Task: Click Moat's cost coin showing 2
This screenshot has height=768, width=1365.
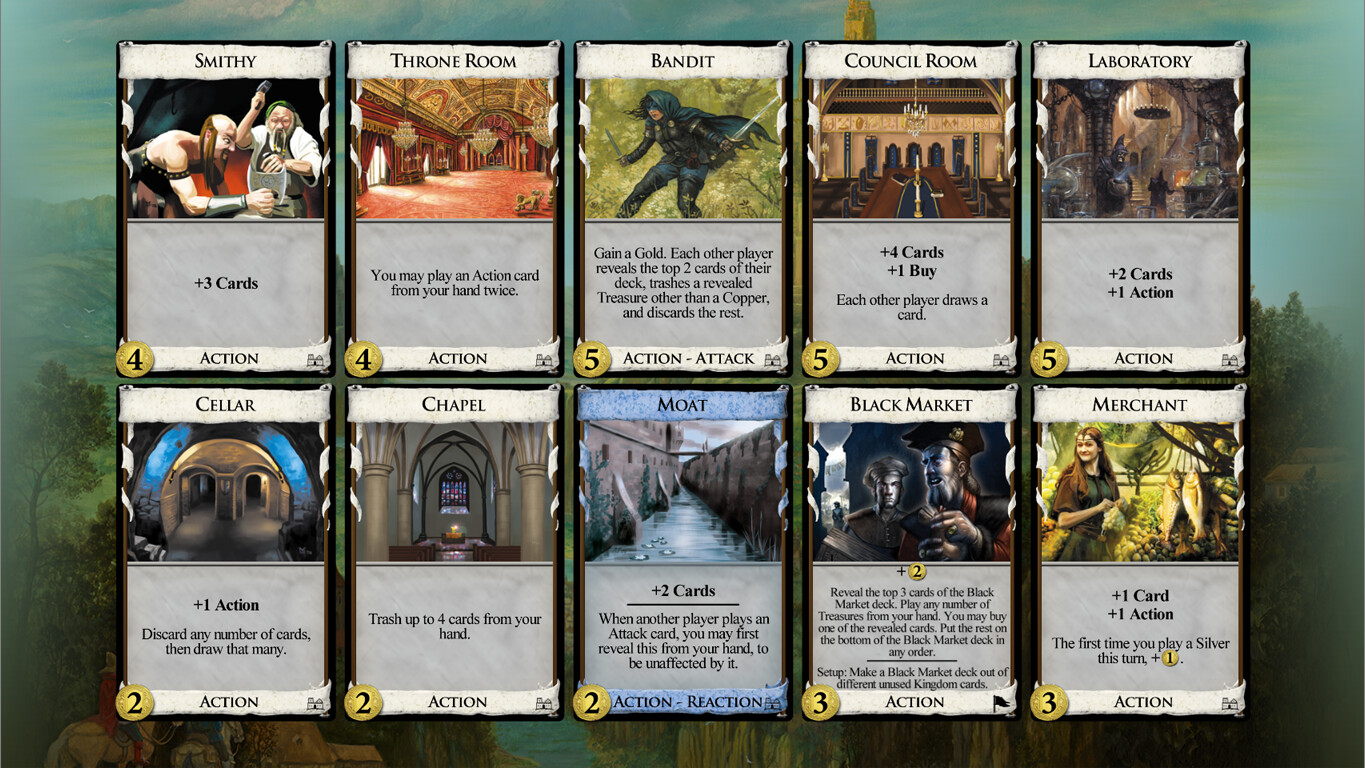Action: [594, 701]
